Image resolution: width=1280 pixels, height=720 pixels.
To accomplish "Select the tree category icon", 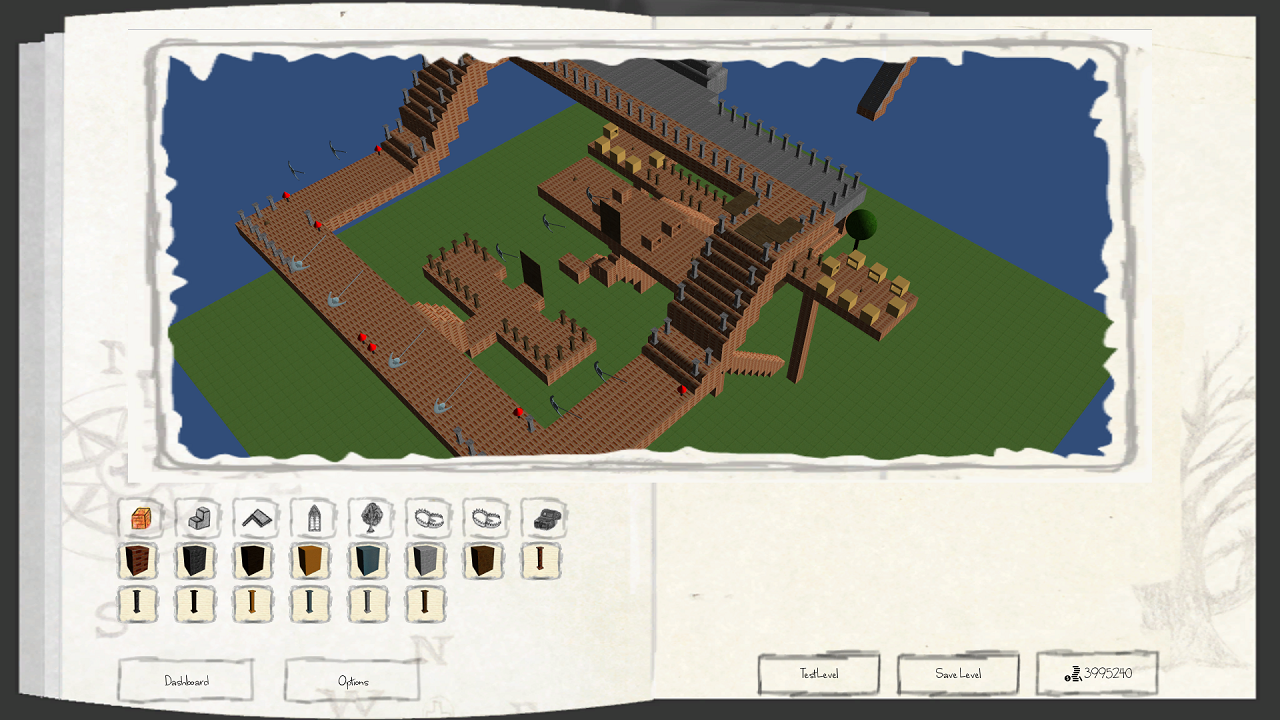I will coord(371,519).
